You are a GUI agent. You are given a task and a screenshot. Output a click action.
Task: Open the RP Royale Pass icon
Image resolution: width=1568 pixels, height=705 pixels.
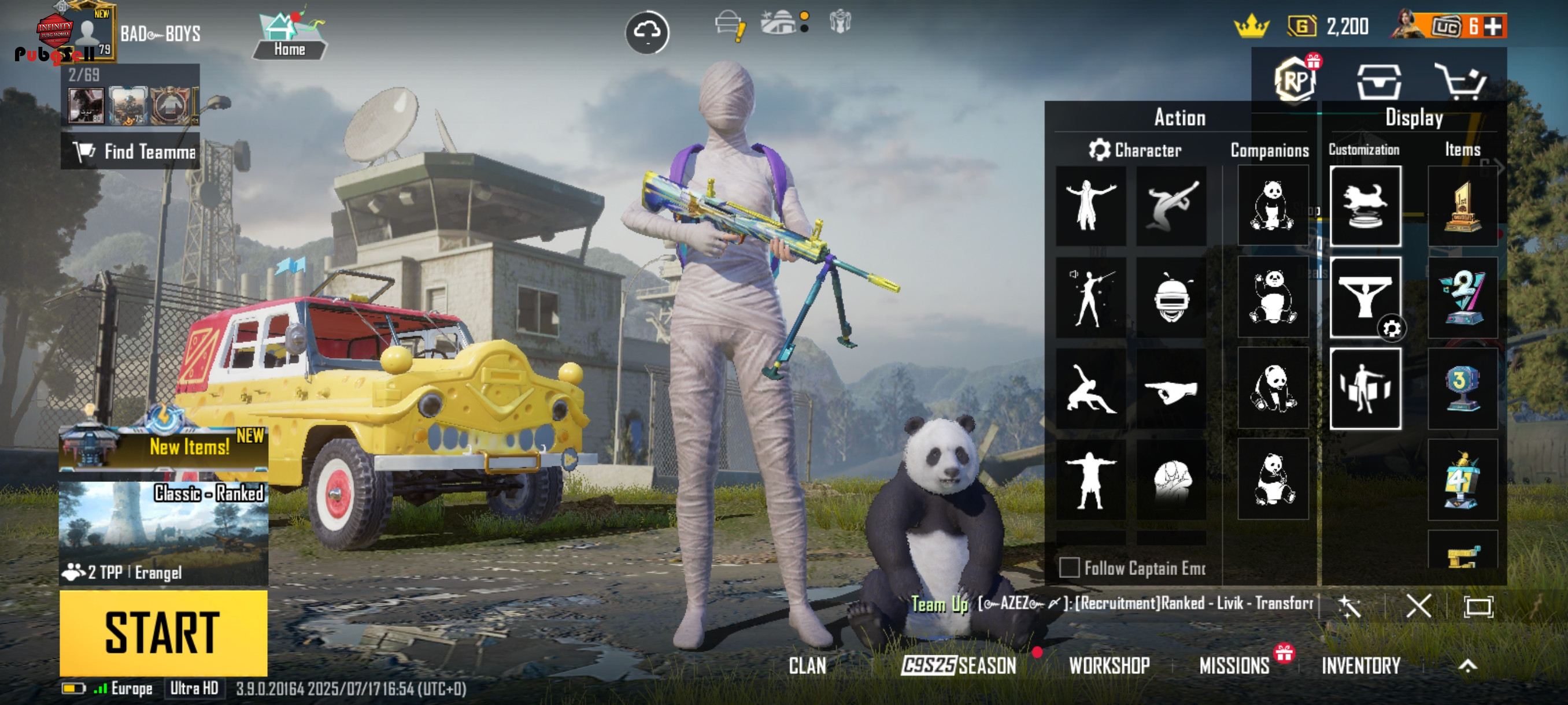coord(1295,81)
